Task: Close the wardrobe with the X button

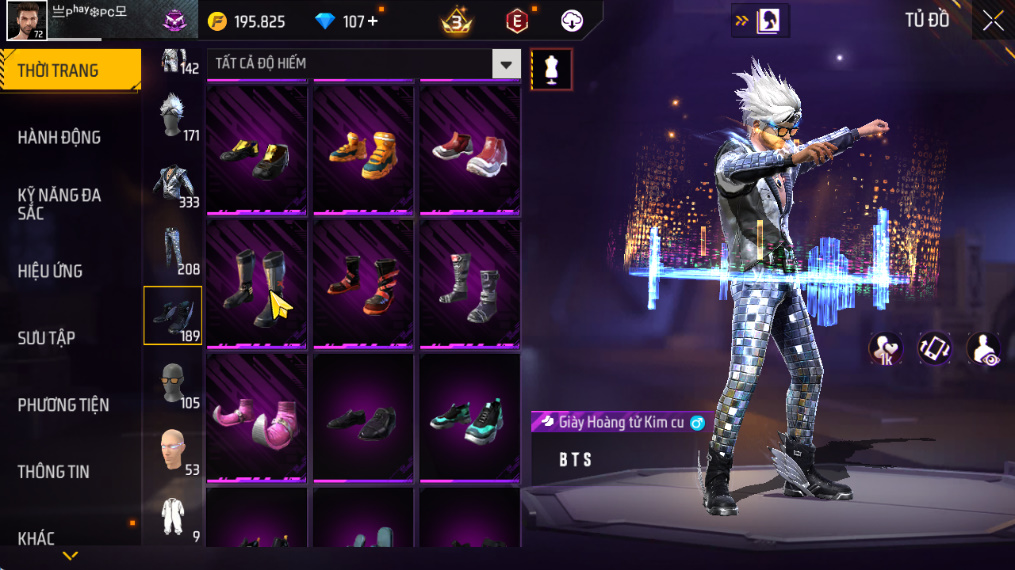Action: 992,21
